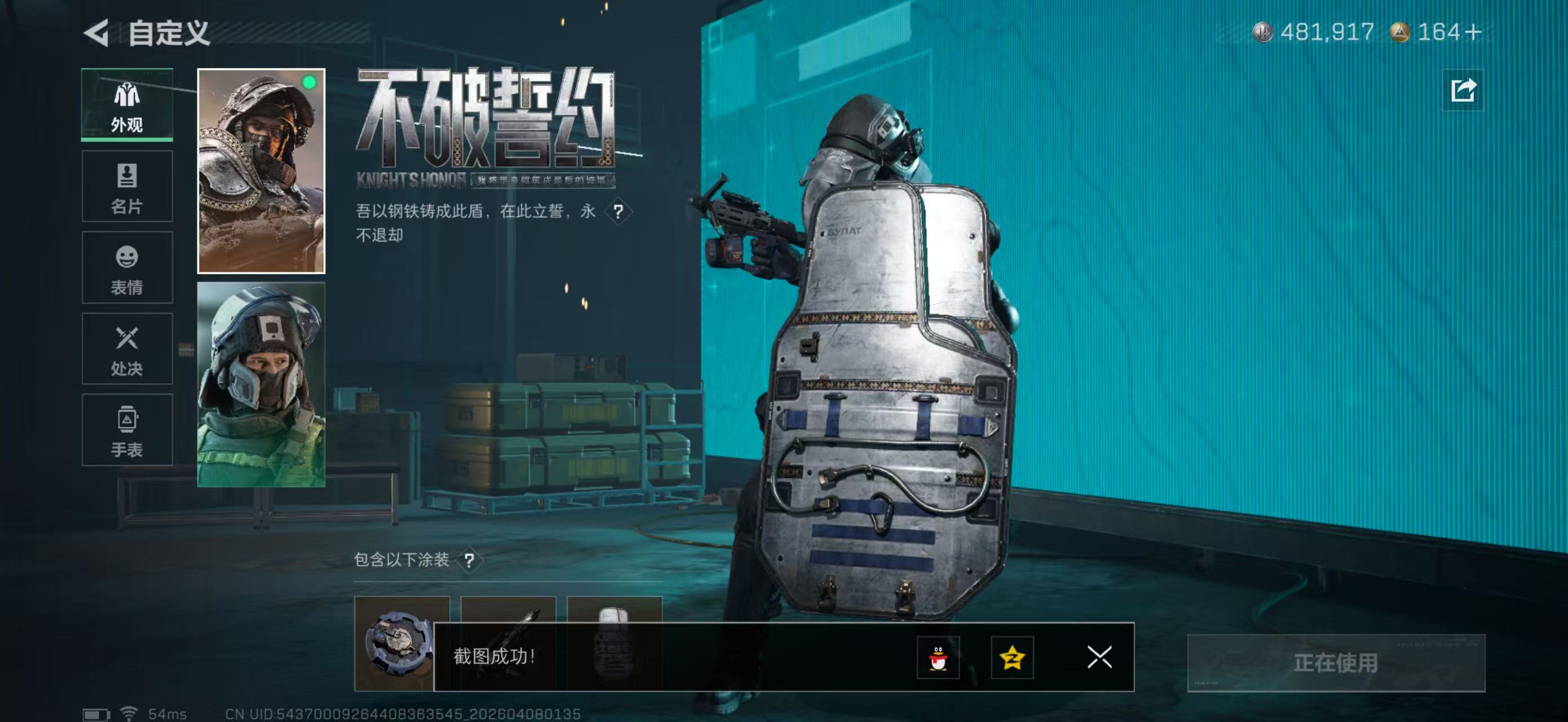The image size is (1568, 722).
Task: Dismiss the 截图成功 notification with X
Action: click(x=1099, y=658)
